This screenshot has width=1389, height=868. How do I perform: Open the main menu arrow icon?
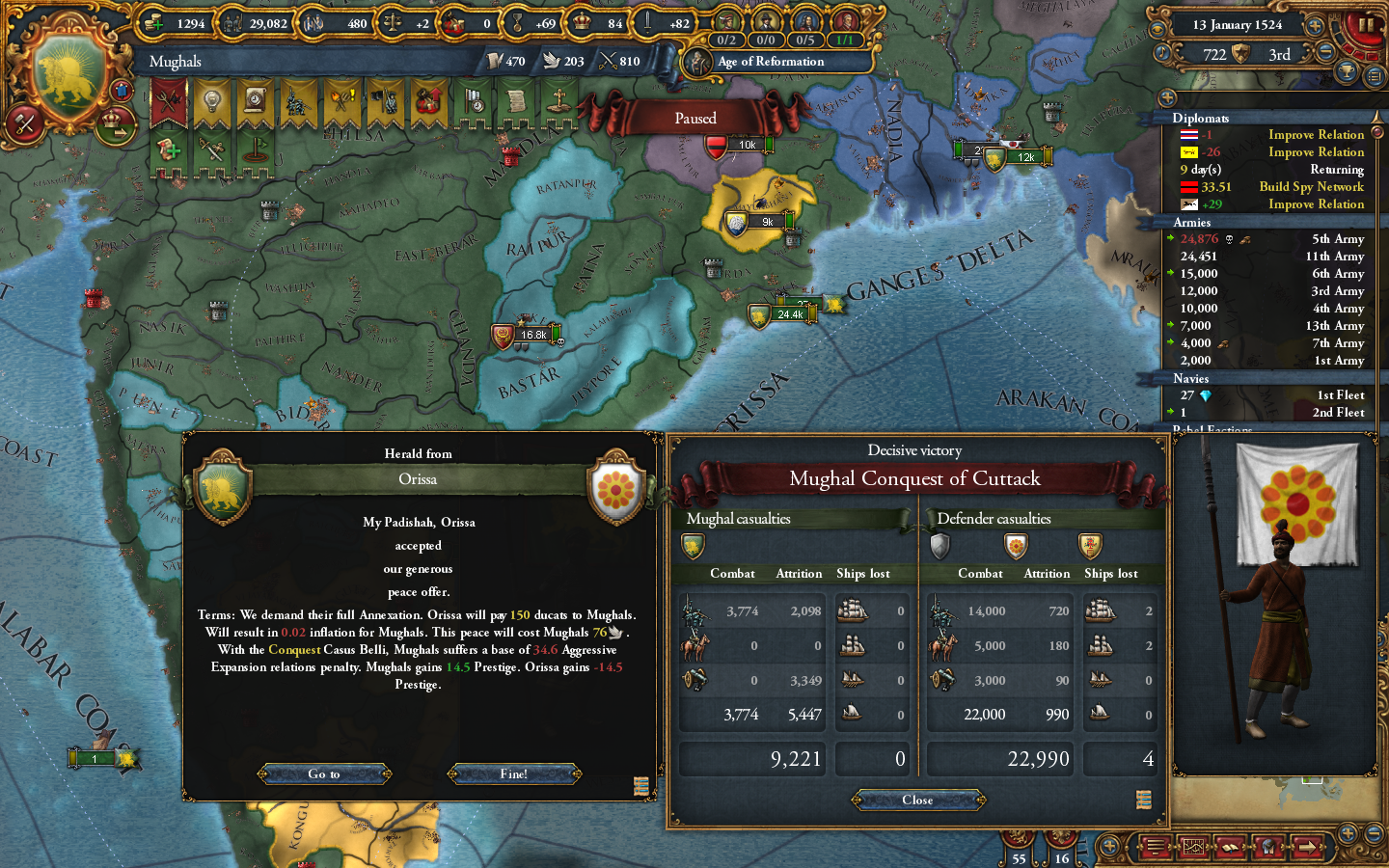tap(1307, 848)
